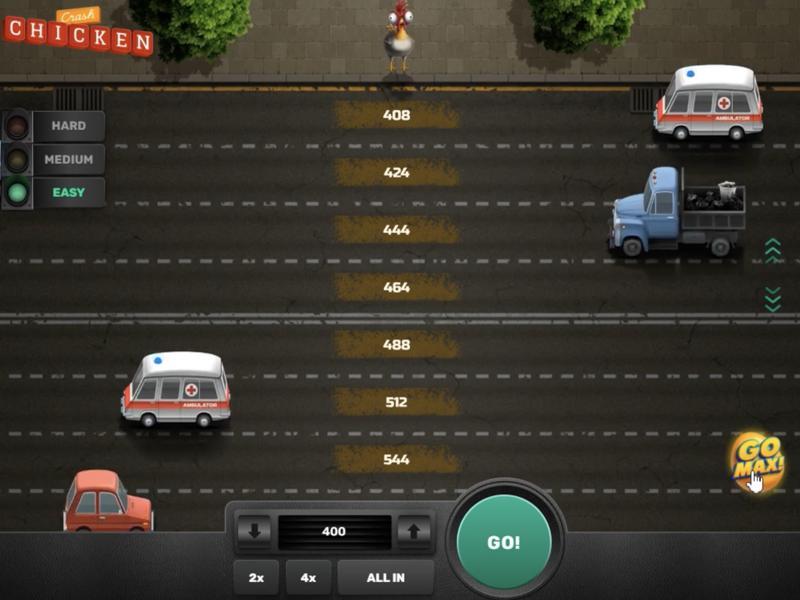Image resolution: width=800 pixels, height=600 pixels.
Task: Hit the green GO! button
Action: pos(503,543)
